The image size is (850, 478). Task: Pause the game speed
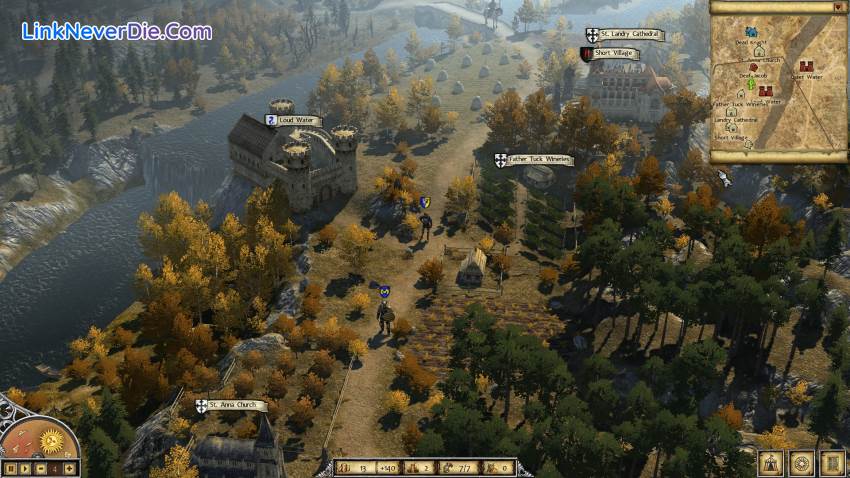11,468
